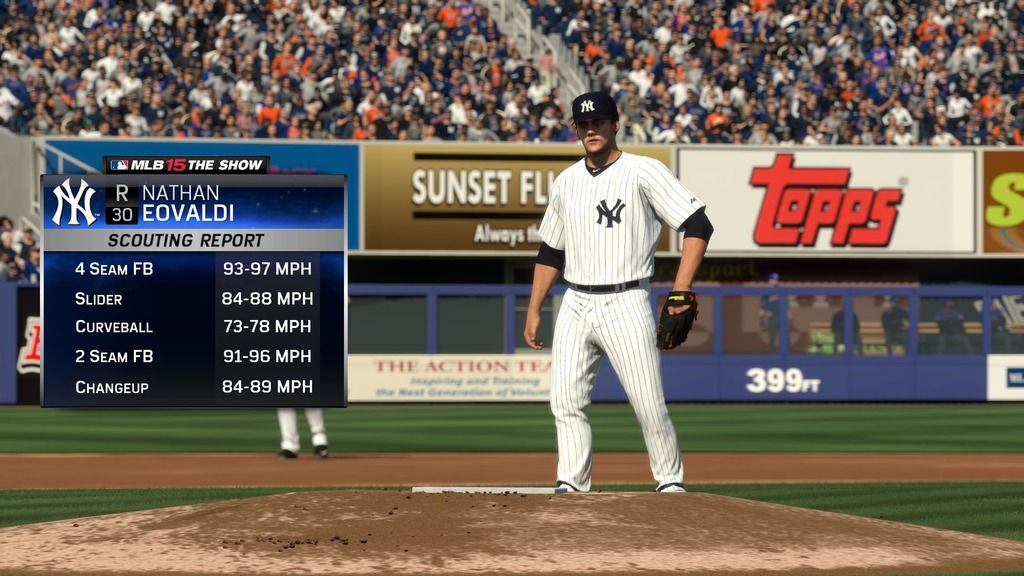Select the 4 Seam FB pitch row
The image size is (1024, 576).
coord(193,269)
